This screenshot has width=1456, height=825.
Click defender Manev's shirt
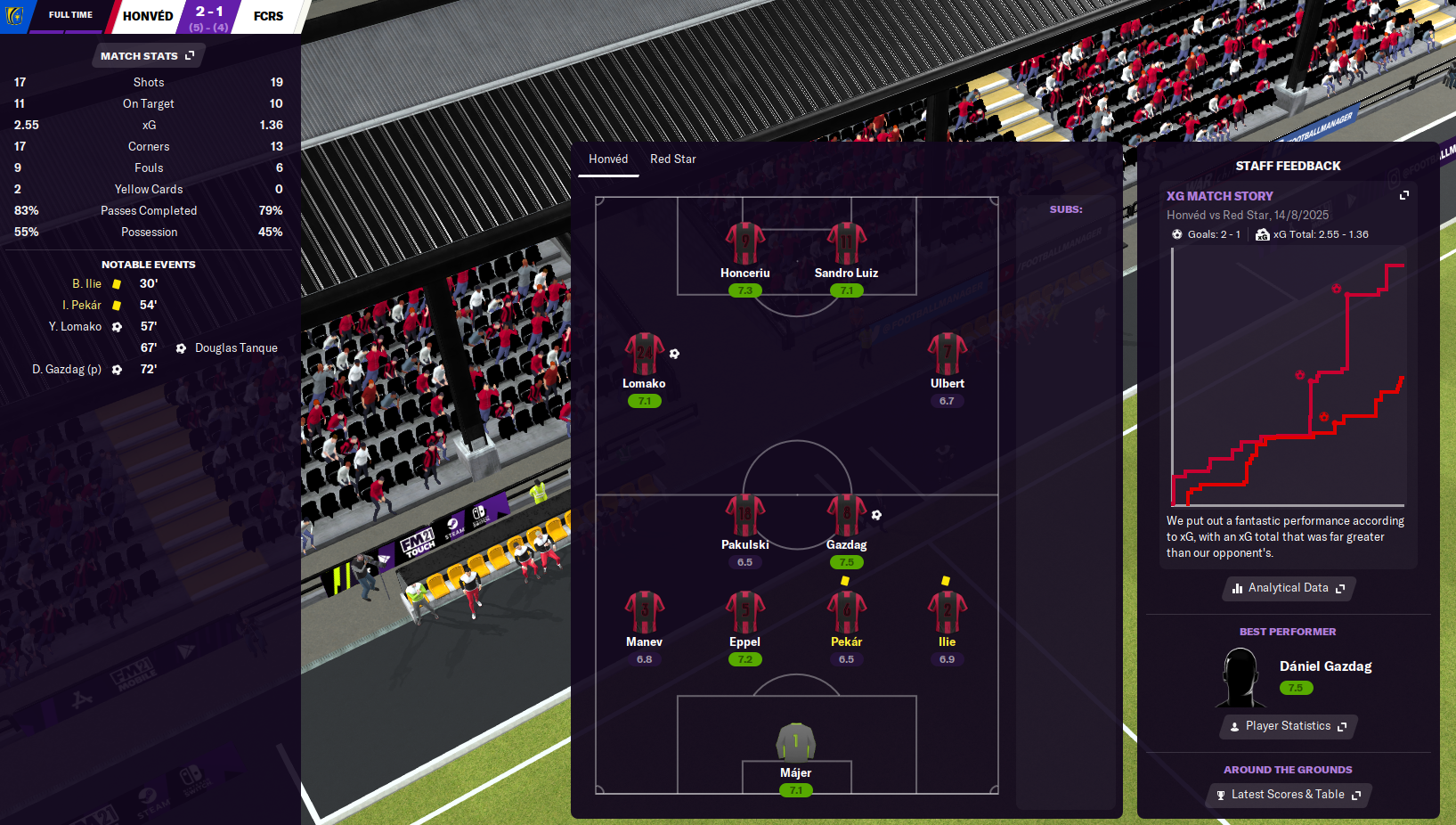pyautogui.click(x=644, y=614)
